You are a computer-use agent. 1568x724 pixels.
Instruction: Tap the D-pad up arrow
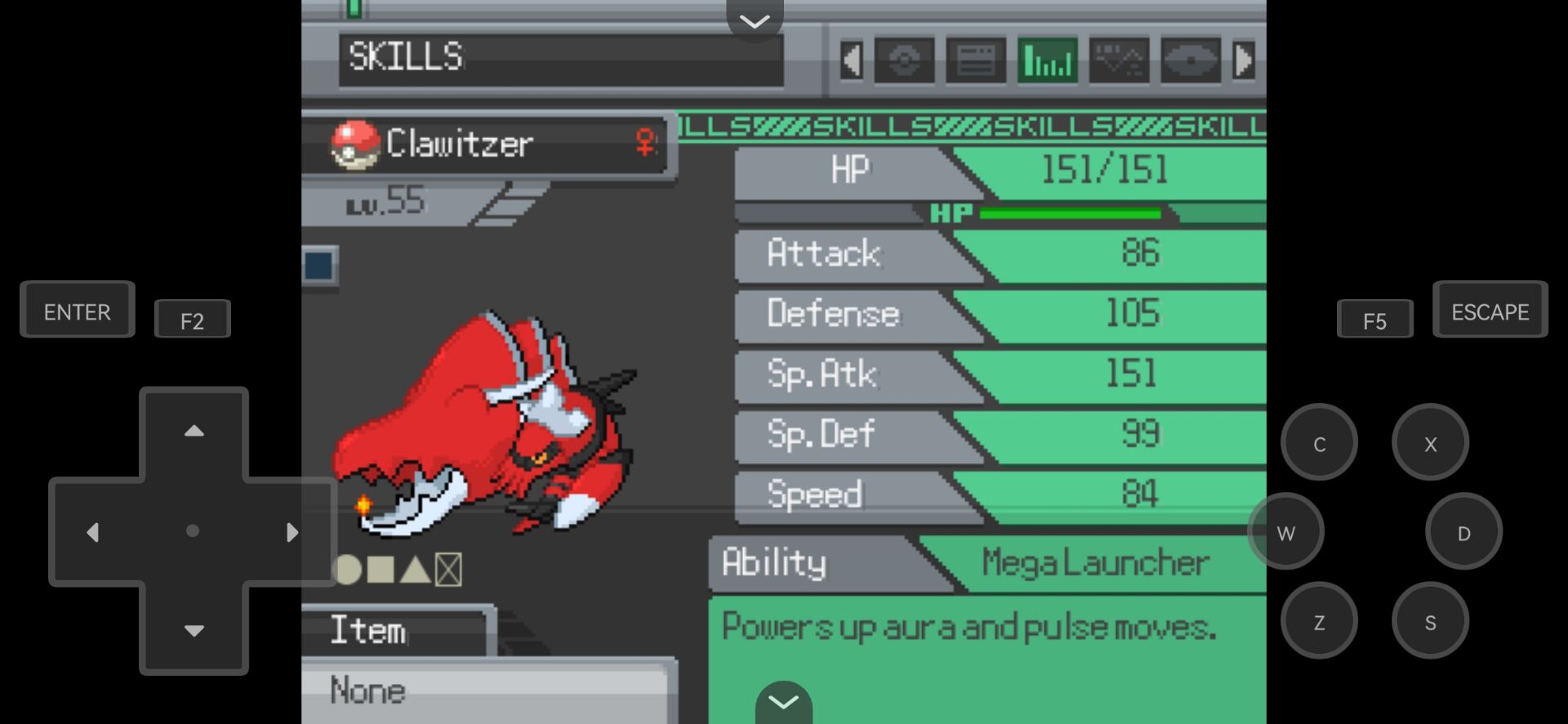[194, 431]
